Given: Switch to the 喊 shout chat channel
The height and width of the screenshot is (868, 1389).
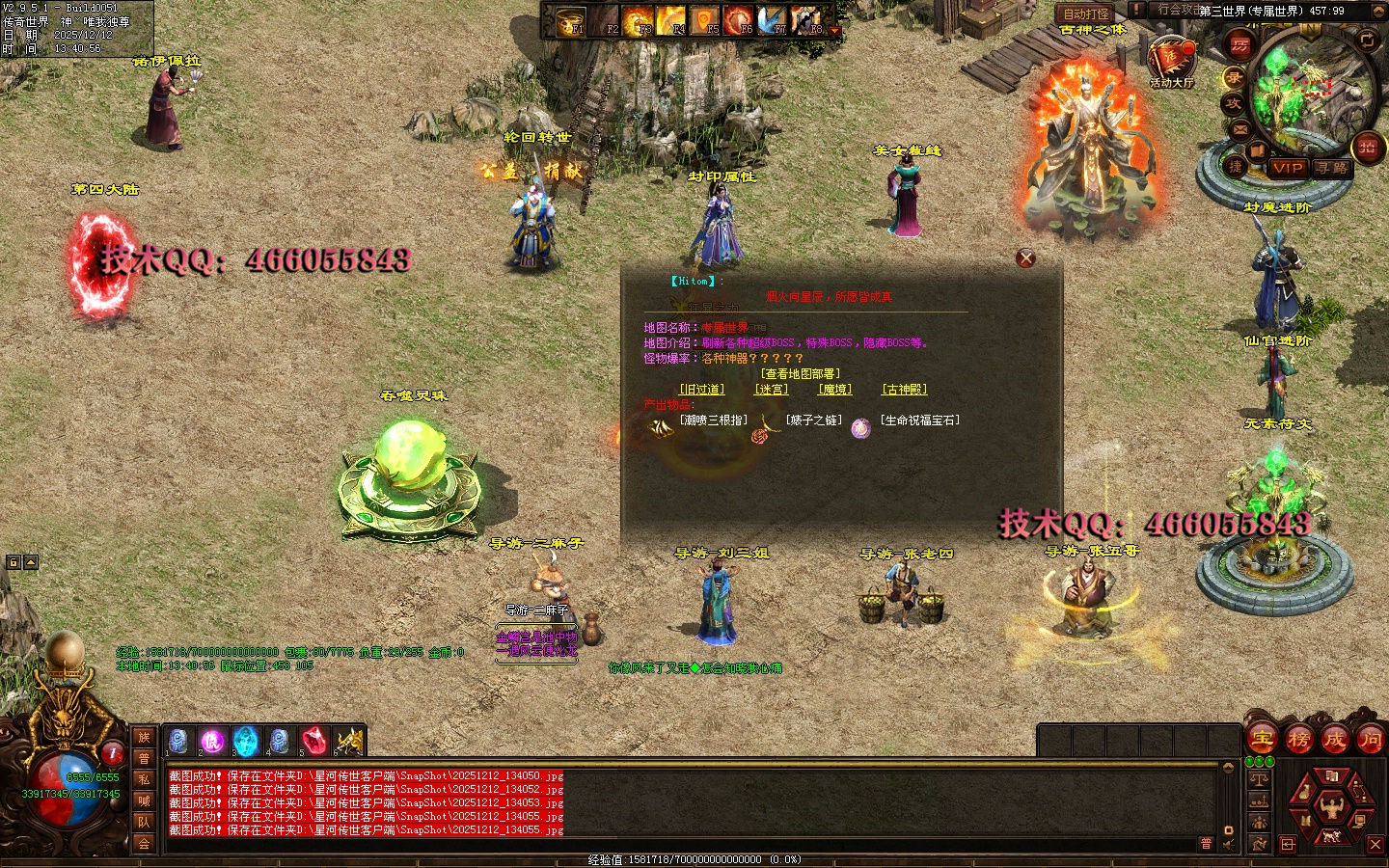Looking at the screenshot, I should pyautogui.click(x=144, y=801).
